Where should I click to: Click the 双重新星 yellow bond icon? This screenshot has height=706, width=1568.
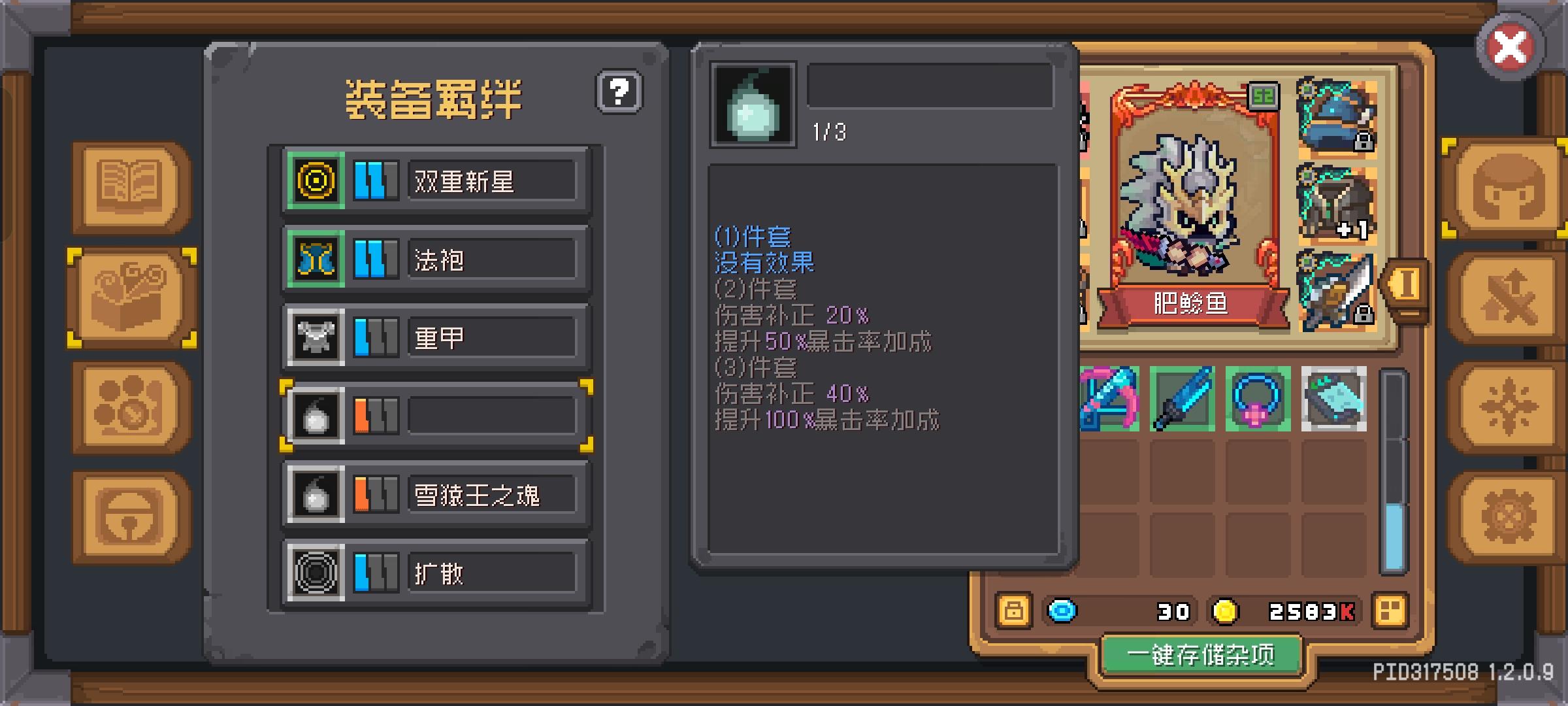click(316, 181)
